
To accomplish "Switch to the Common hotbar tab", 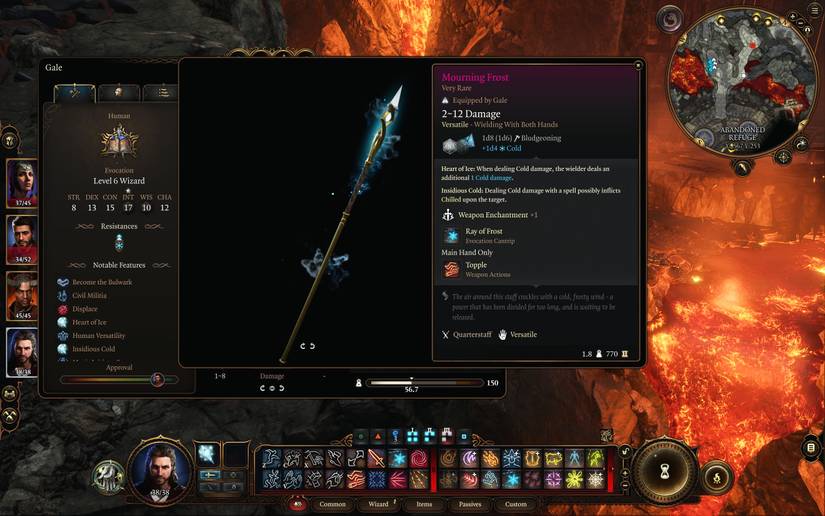I will 332,504.
